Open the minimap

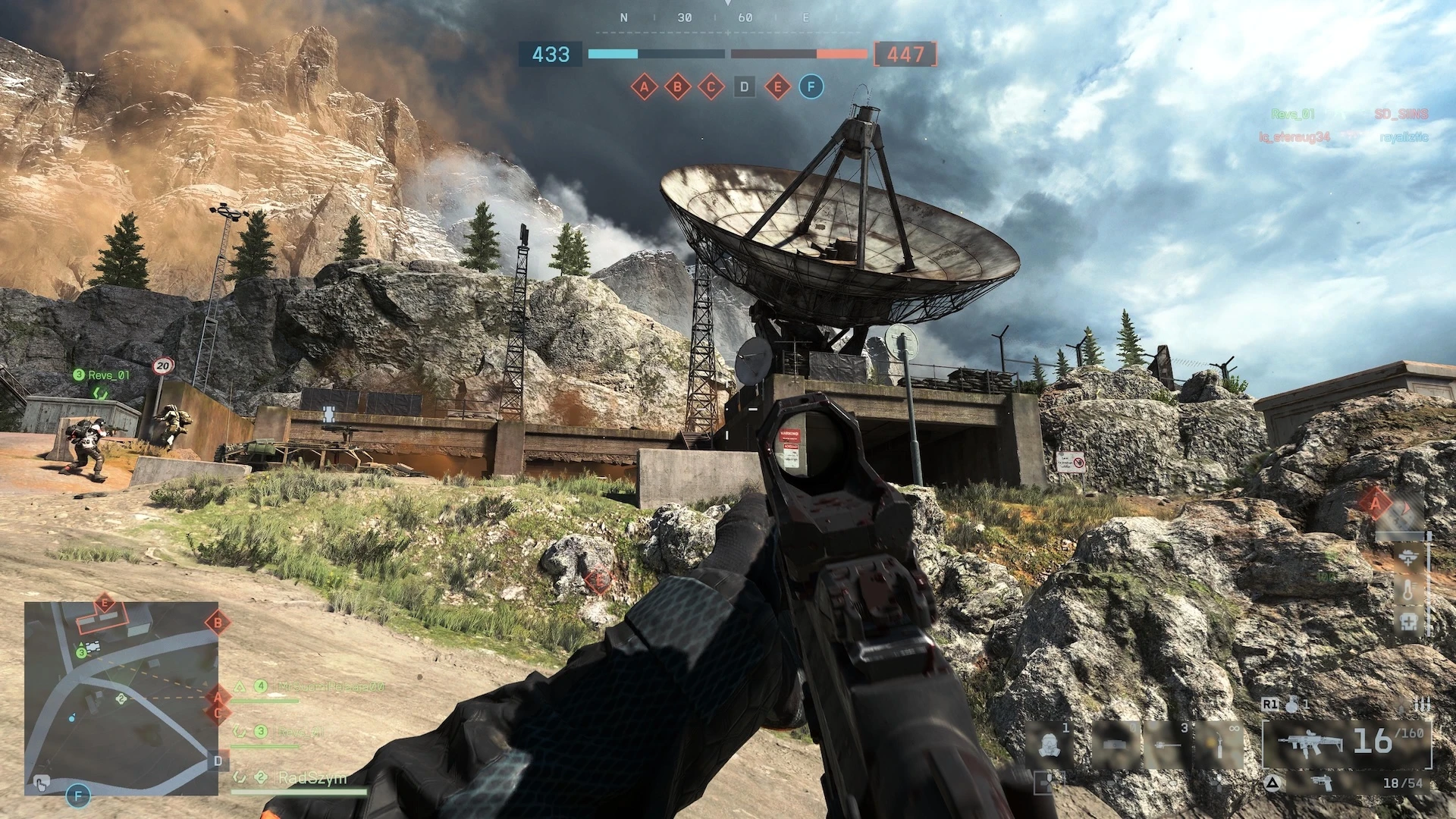tap(121, 698)
